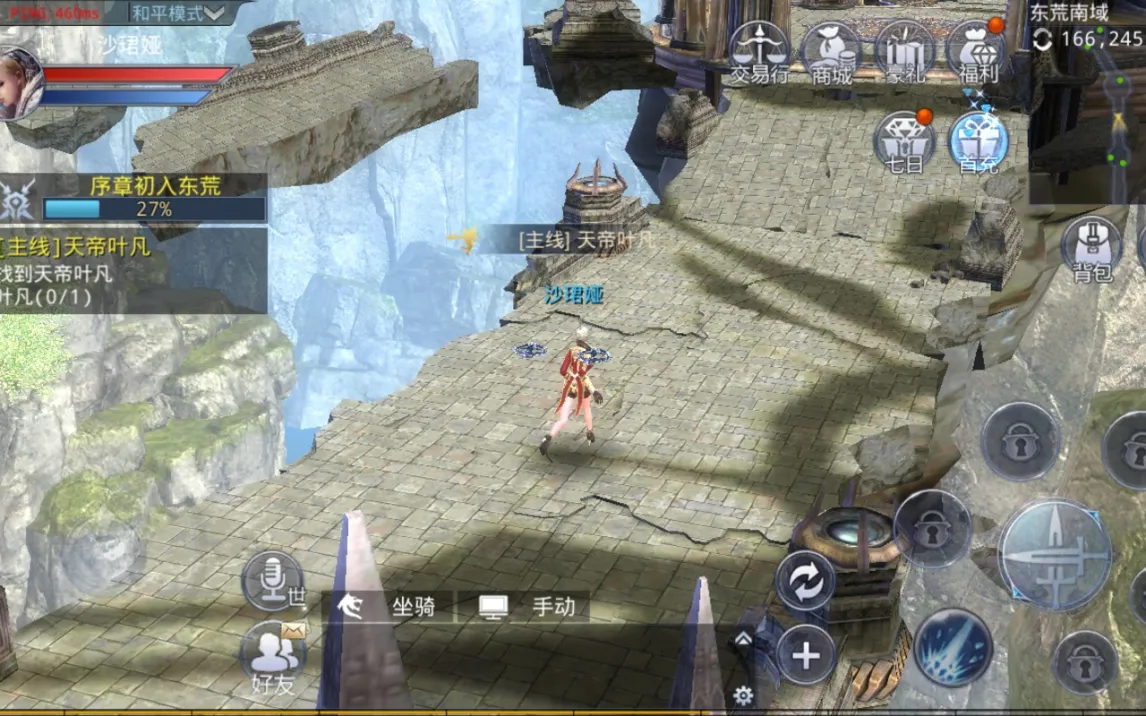This screenshot has height=716, width=1146.
Task: Activate the blue slash skill
Action: click(x=952, y=647)
